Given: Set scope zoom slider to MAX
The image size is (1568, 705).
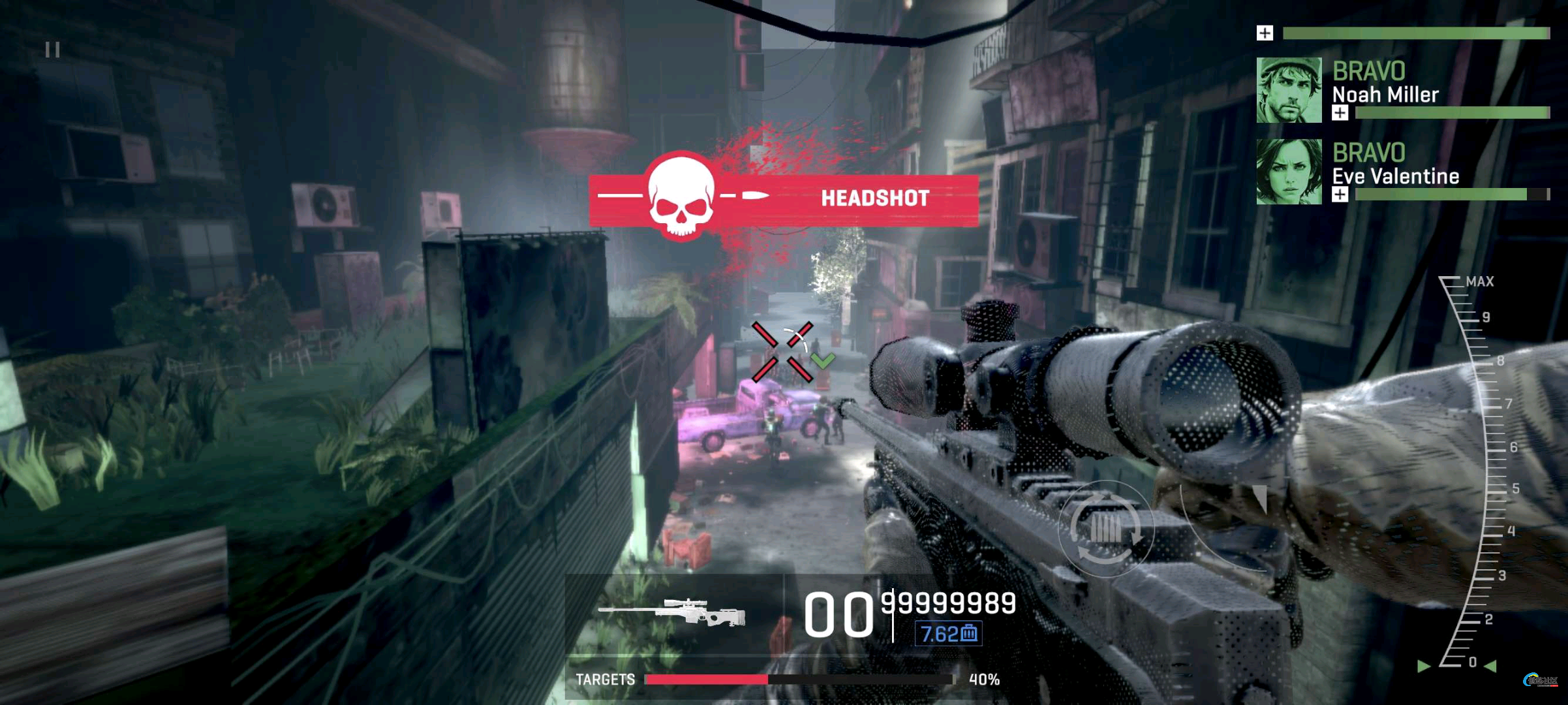Looking at the screenshot, I should (1453, 281).
